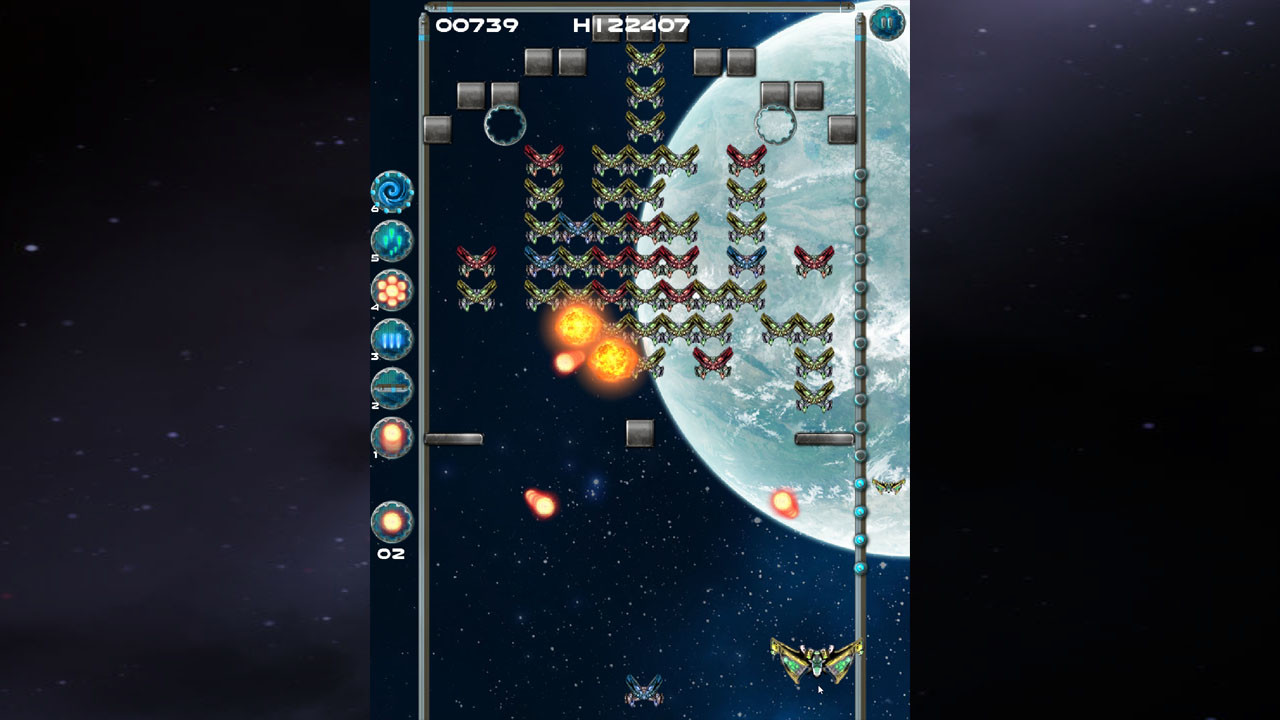Screen dimensions: 1280x720
Task: Click the 02 ball count indicator
Action: [391, 551]
